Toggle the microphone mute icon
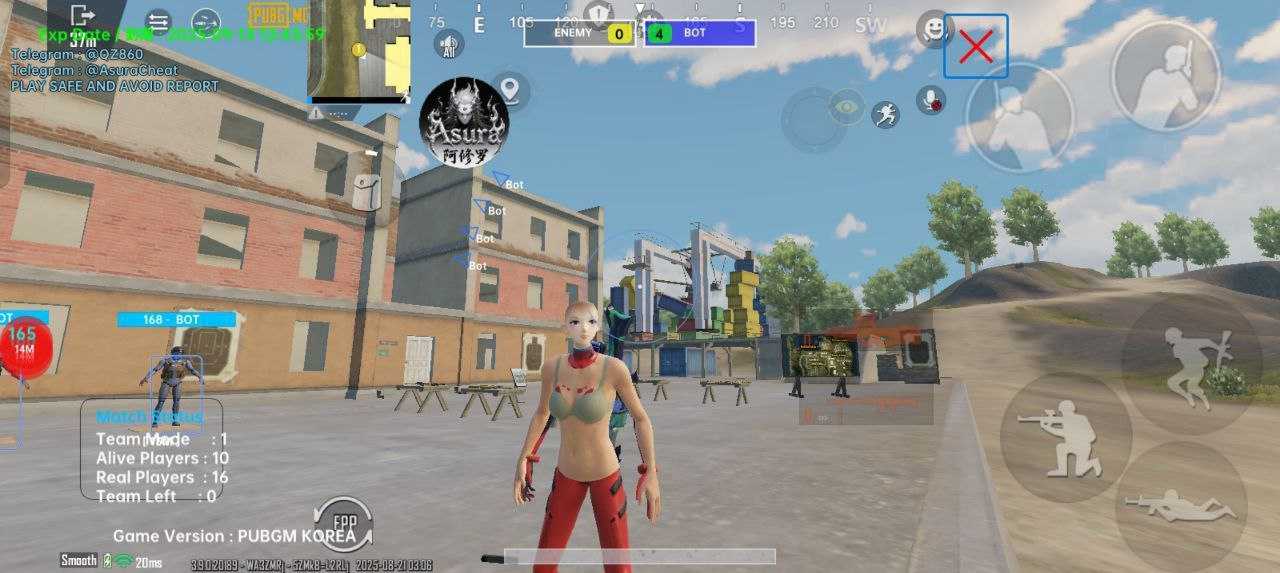1280x573 pixels. (x=932, y=100)
